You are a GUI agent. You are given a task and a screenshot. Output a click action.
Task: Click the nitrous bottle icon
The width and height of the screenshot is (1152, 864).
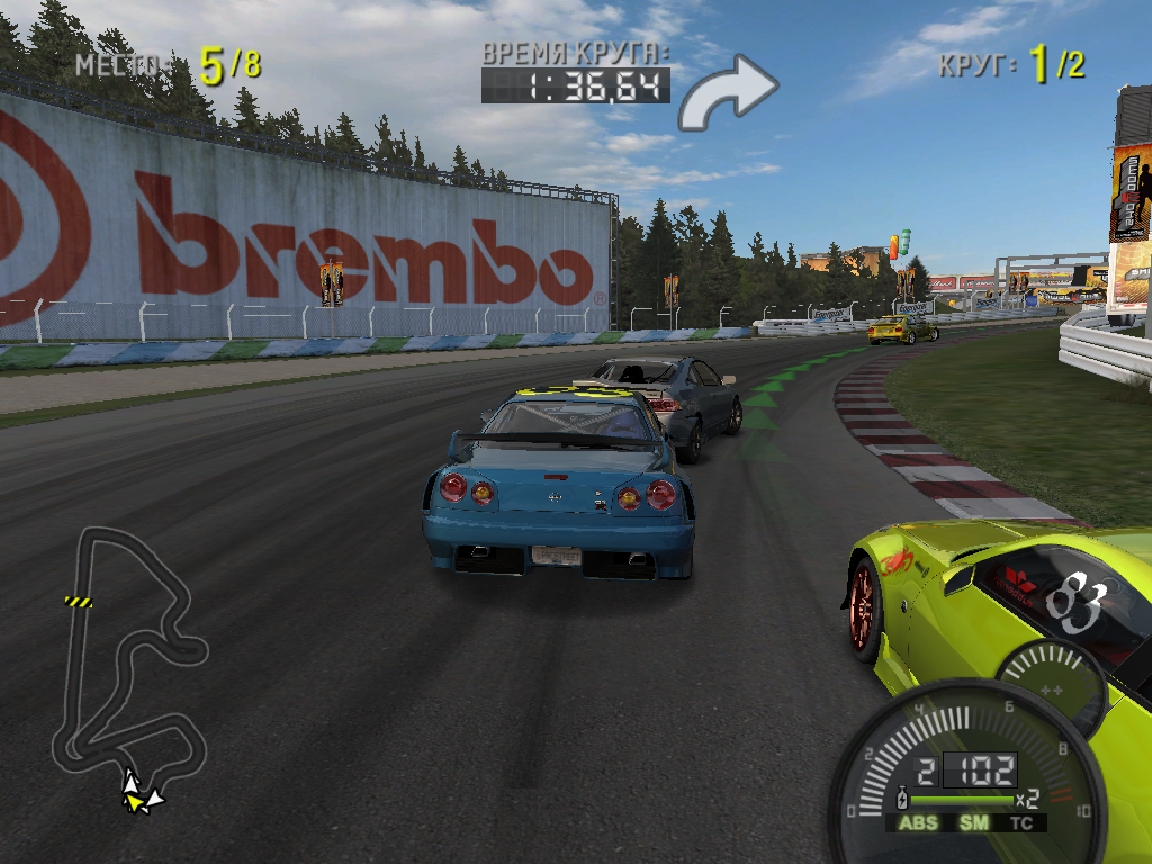(903, 800)
